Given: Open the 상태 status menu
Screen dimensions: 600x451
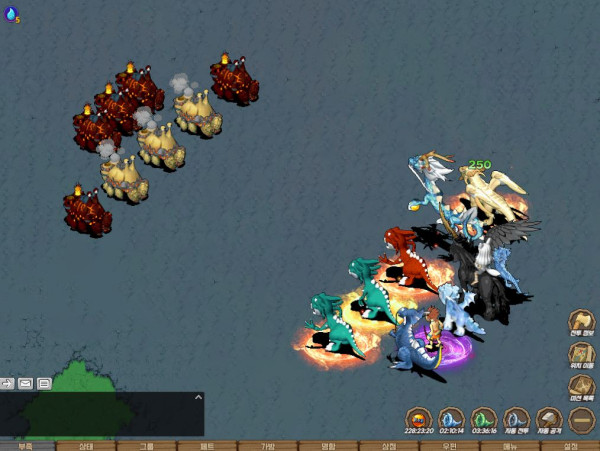Looking at the screenshot, I should click(87, 446).
